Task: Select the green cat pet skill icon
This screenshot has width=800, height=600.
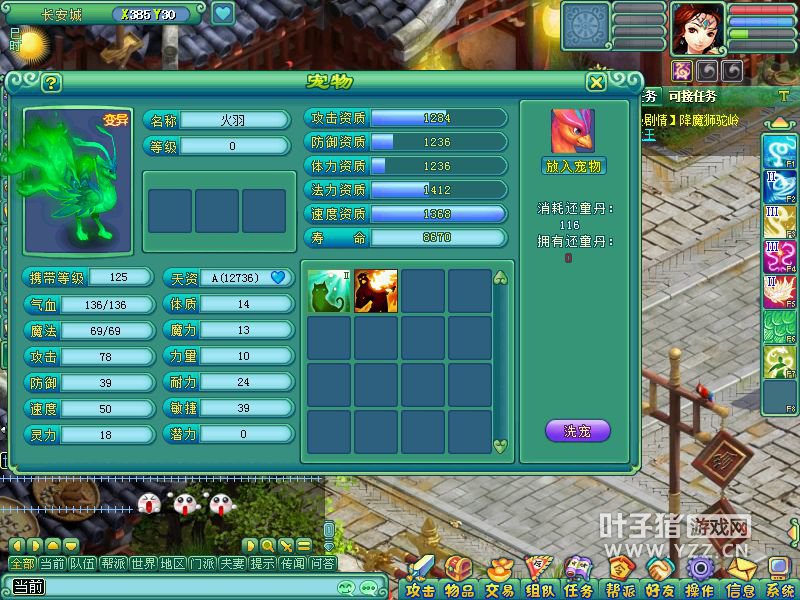Action: tap(329, 291)
